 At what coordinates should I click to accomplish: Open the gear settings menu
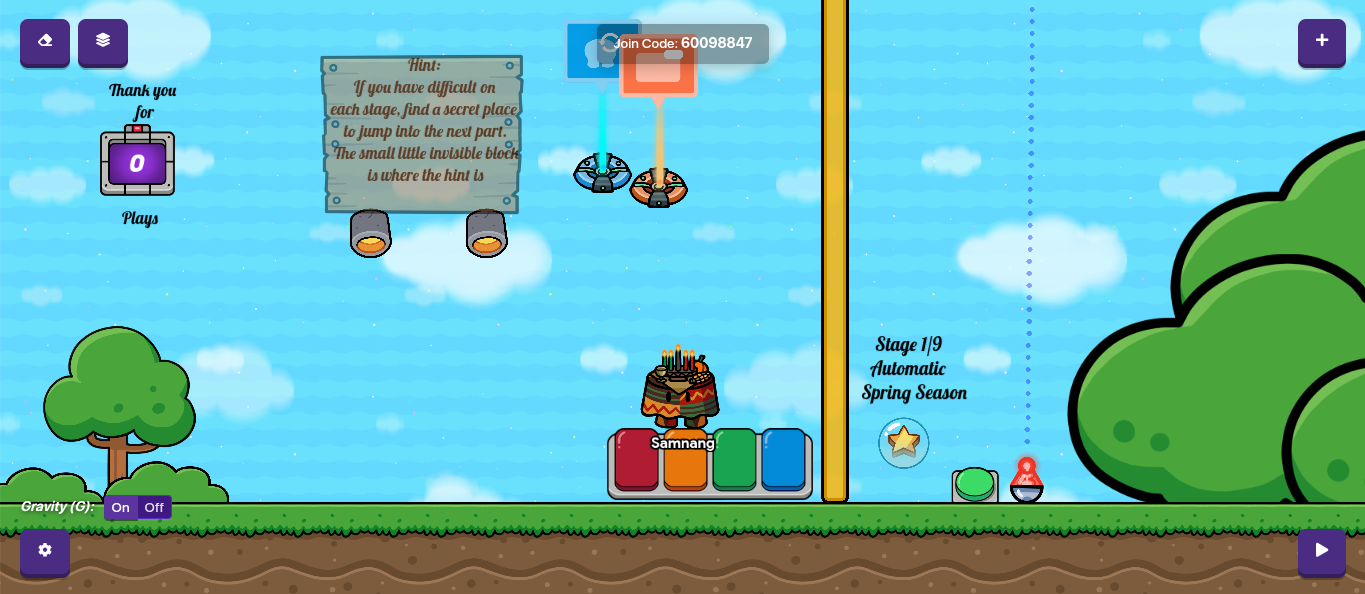click(45, 551)
